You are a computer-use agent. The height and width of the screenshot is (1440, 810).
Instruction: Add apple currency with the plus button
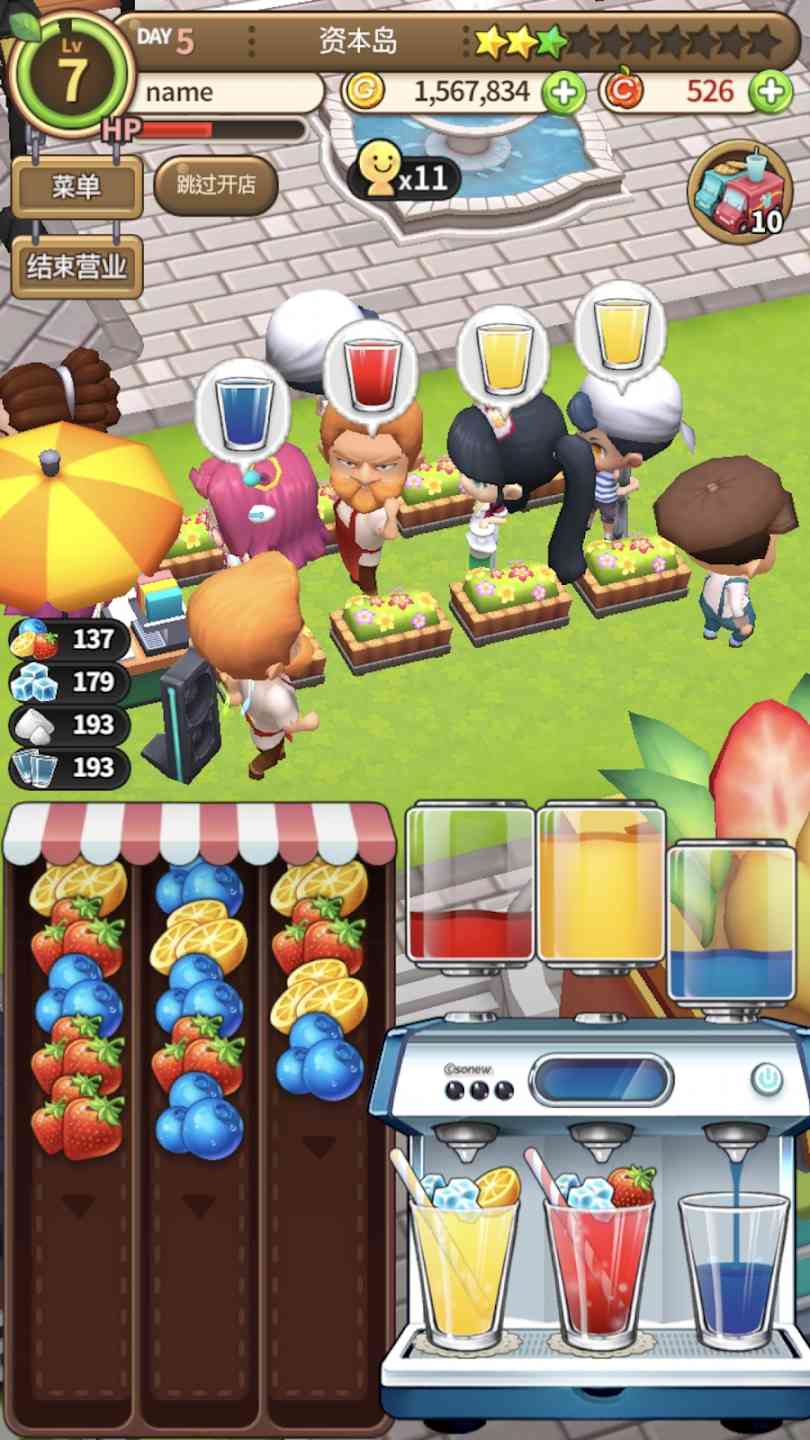pos(771,93)
